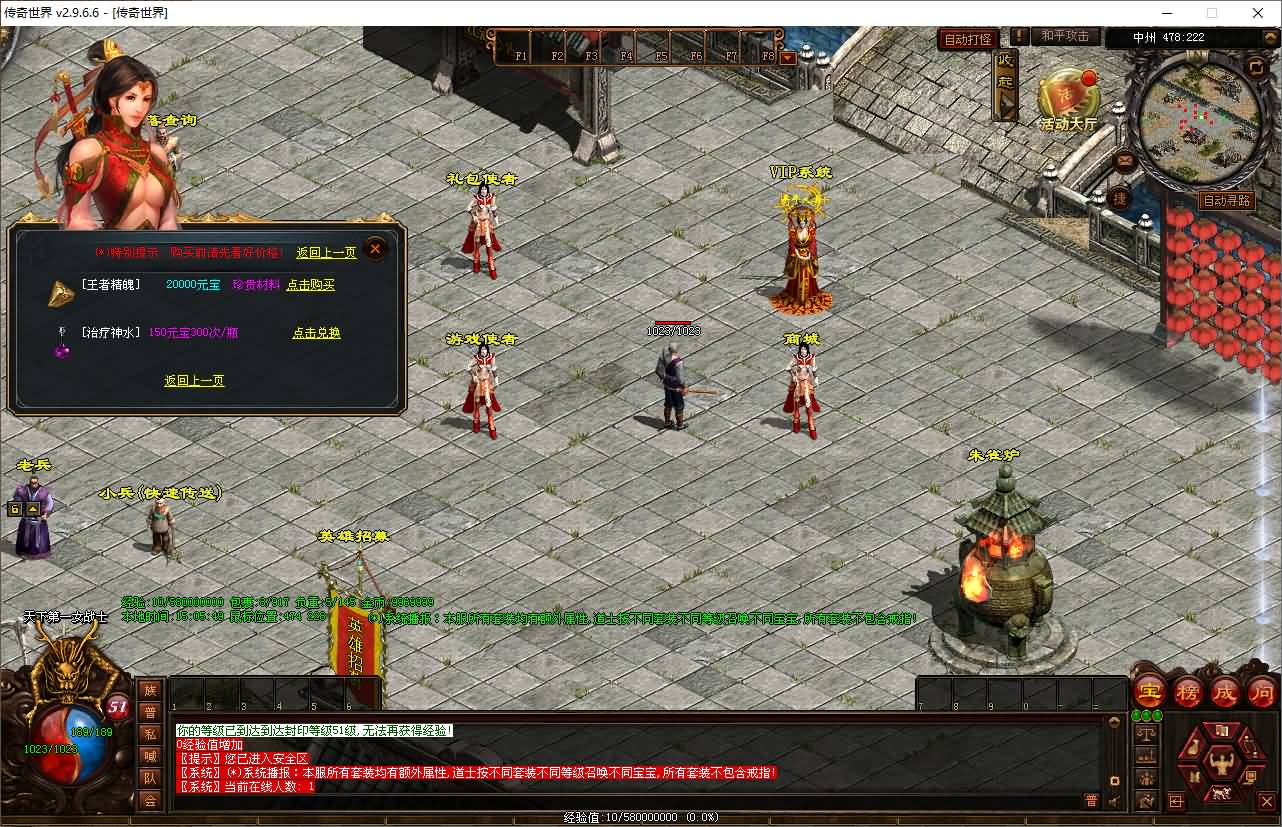Image resolution: width=1282 pixels, height=827 pixels.
Task: Minimize the game window
Action: 1166,13
